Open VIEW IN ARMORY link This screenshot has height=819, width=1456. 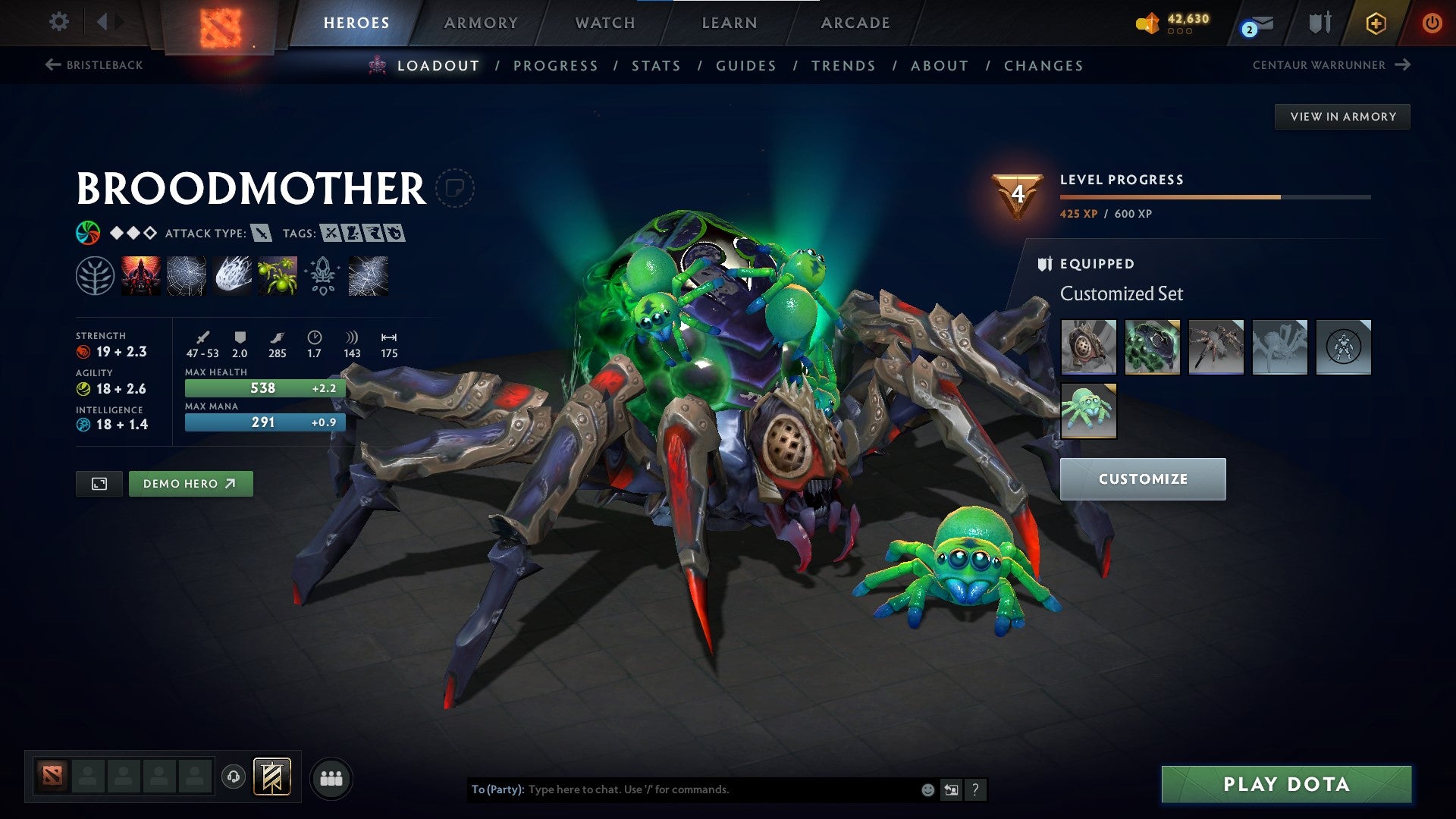1342,116
